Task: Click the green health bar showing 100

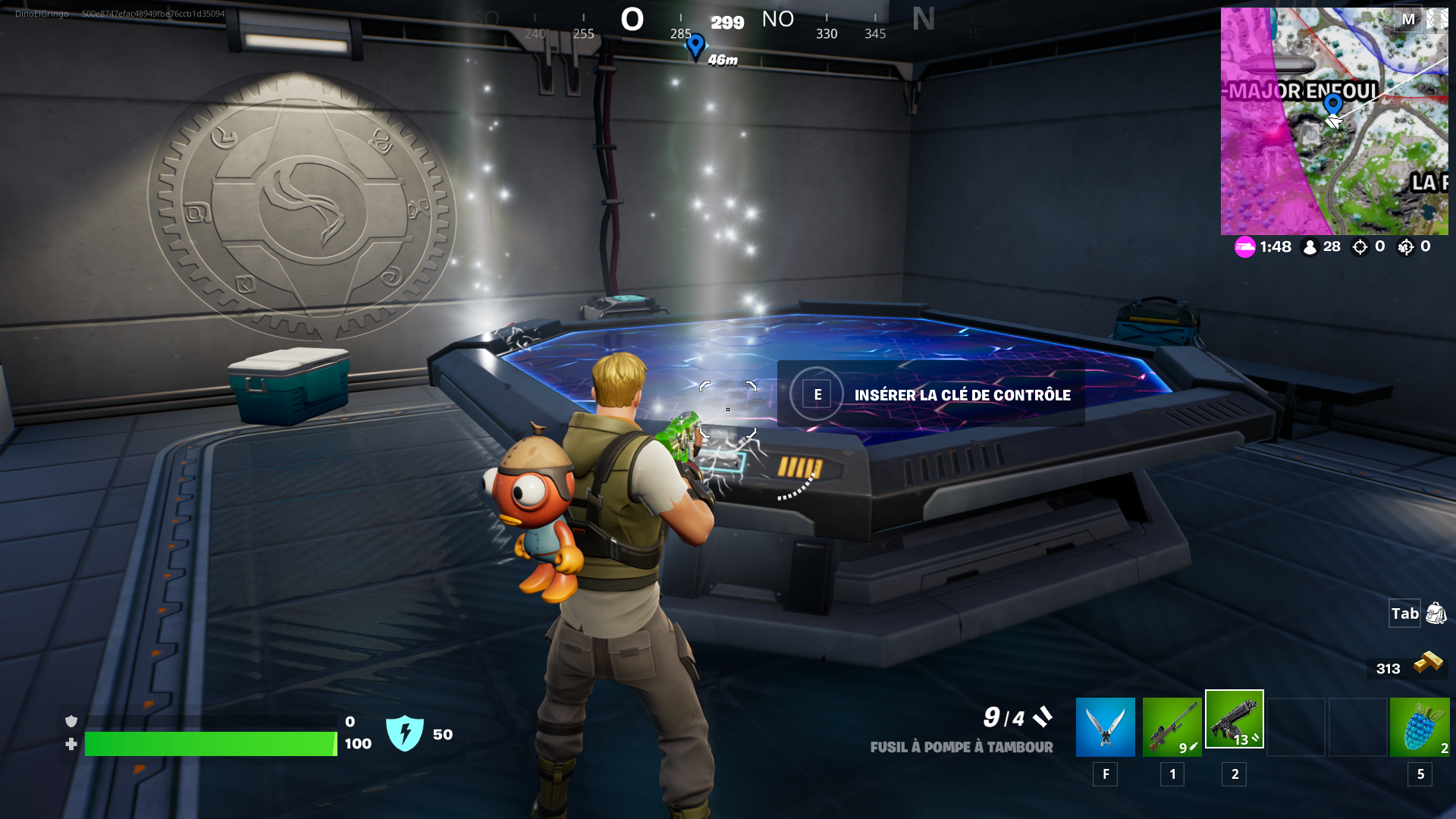Action: [212, 744]
